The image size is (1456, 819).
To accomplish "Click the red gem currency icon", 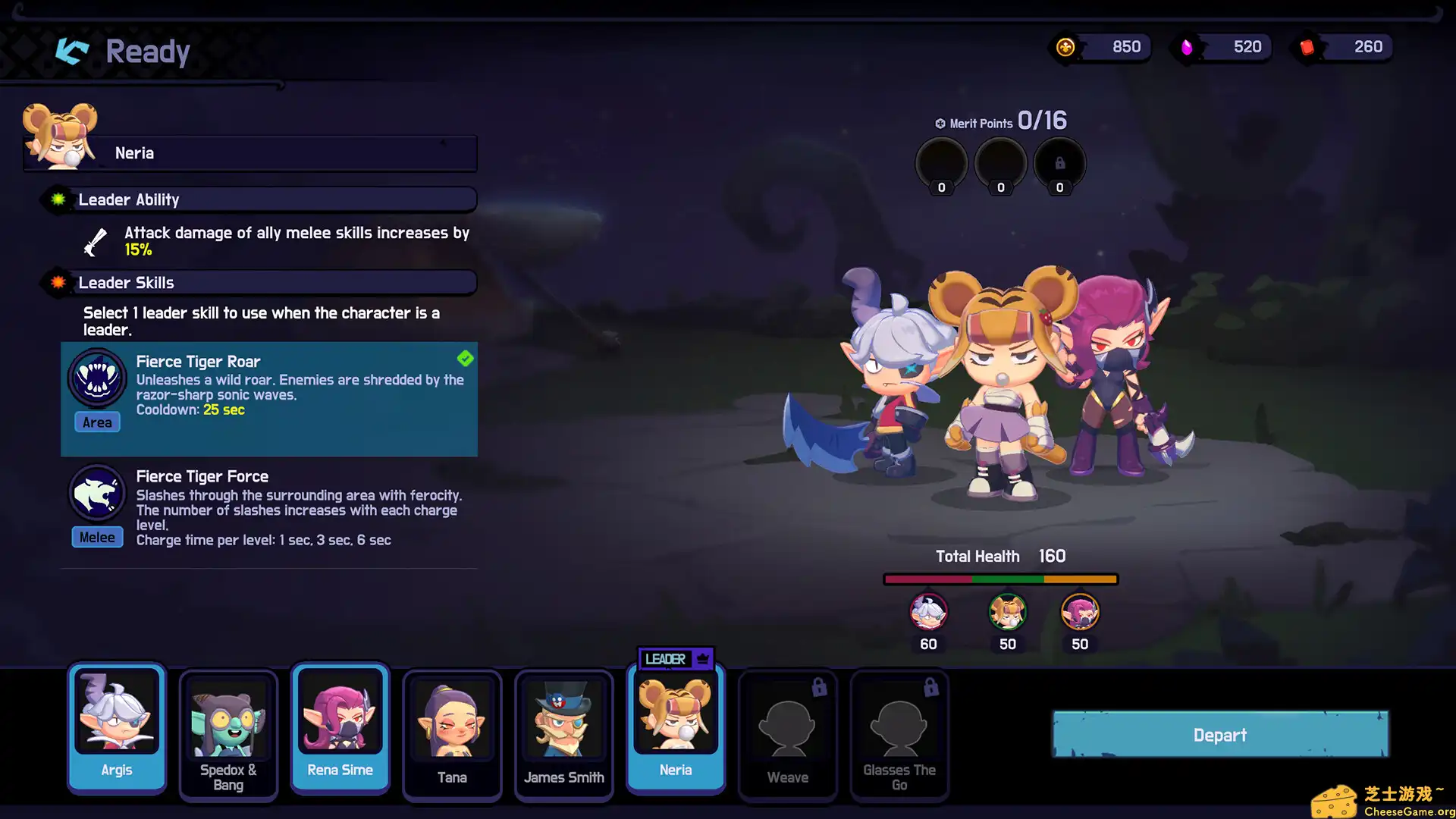I will coord(1307,46).
